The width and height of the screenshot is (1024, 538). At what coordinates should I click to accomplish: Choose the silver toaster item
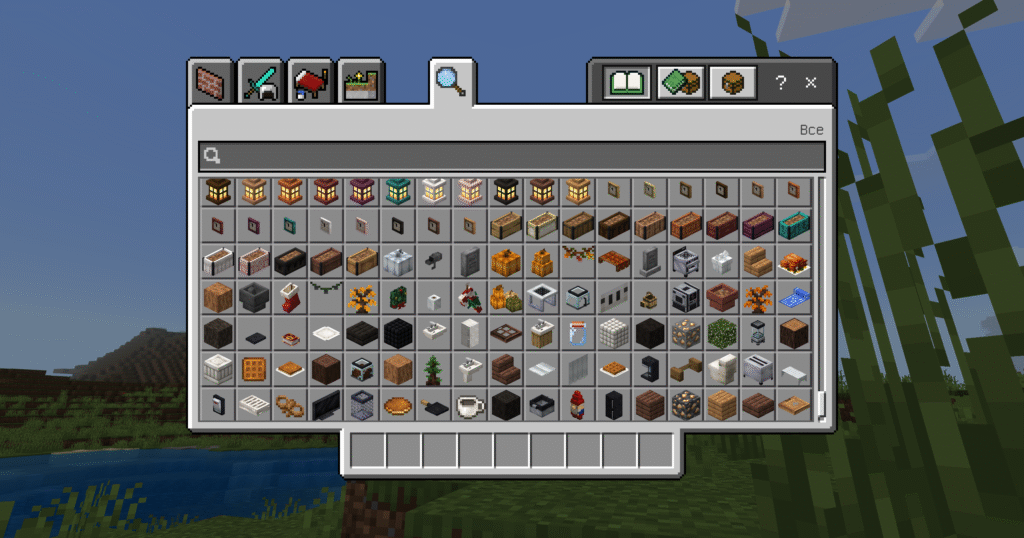tap(757, 369)
